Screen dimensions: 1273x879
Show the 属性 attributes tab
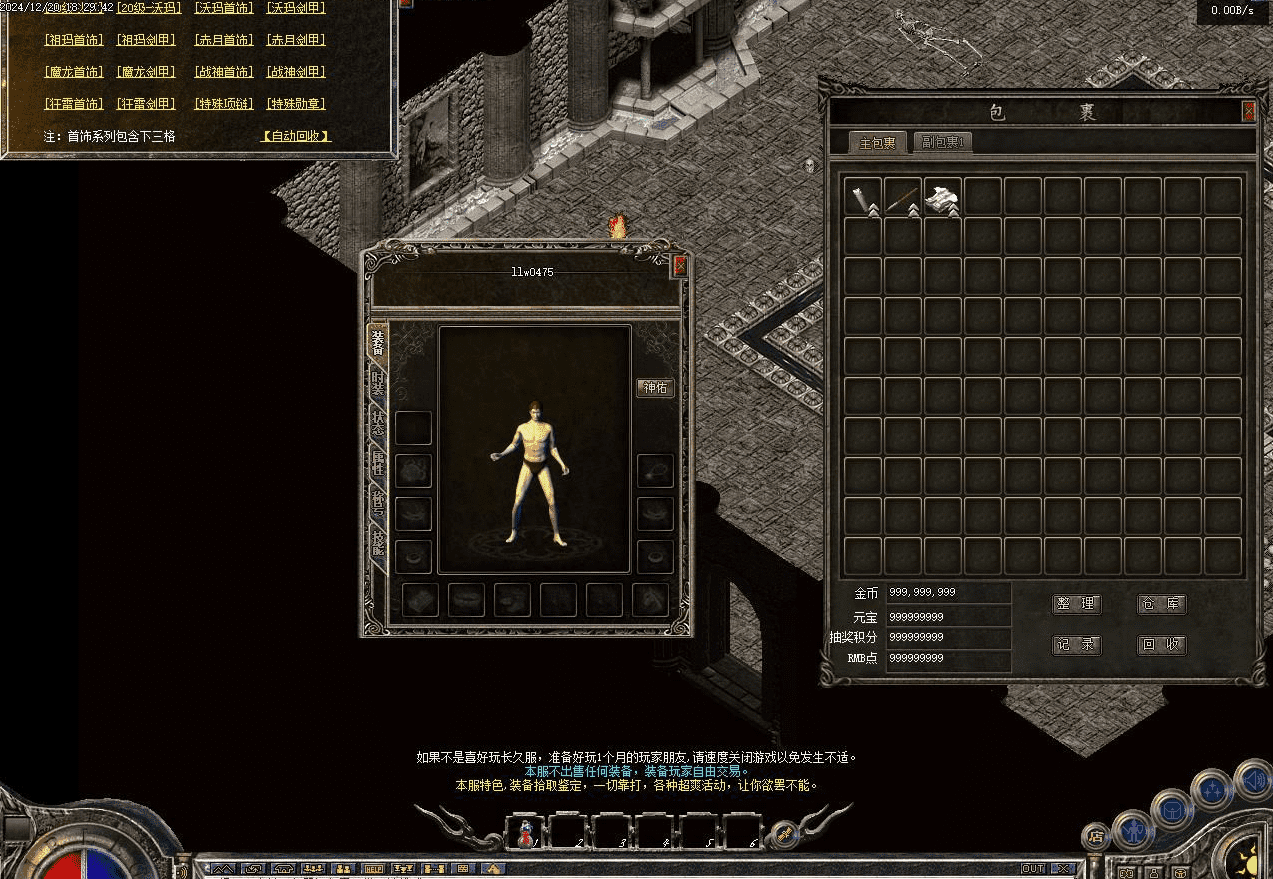pyautogui.click(x=378, y=463)
